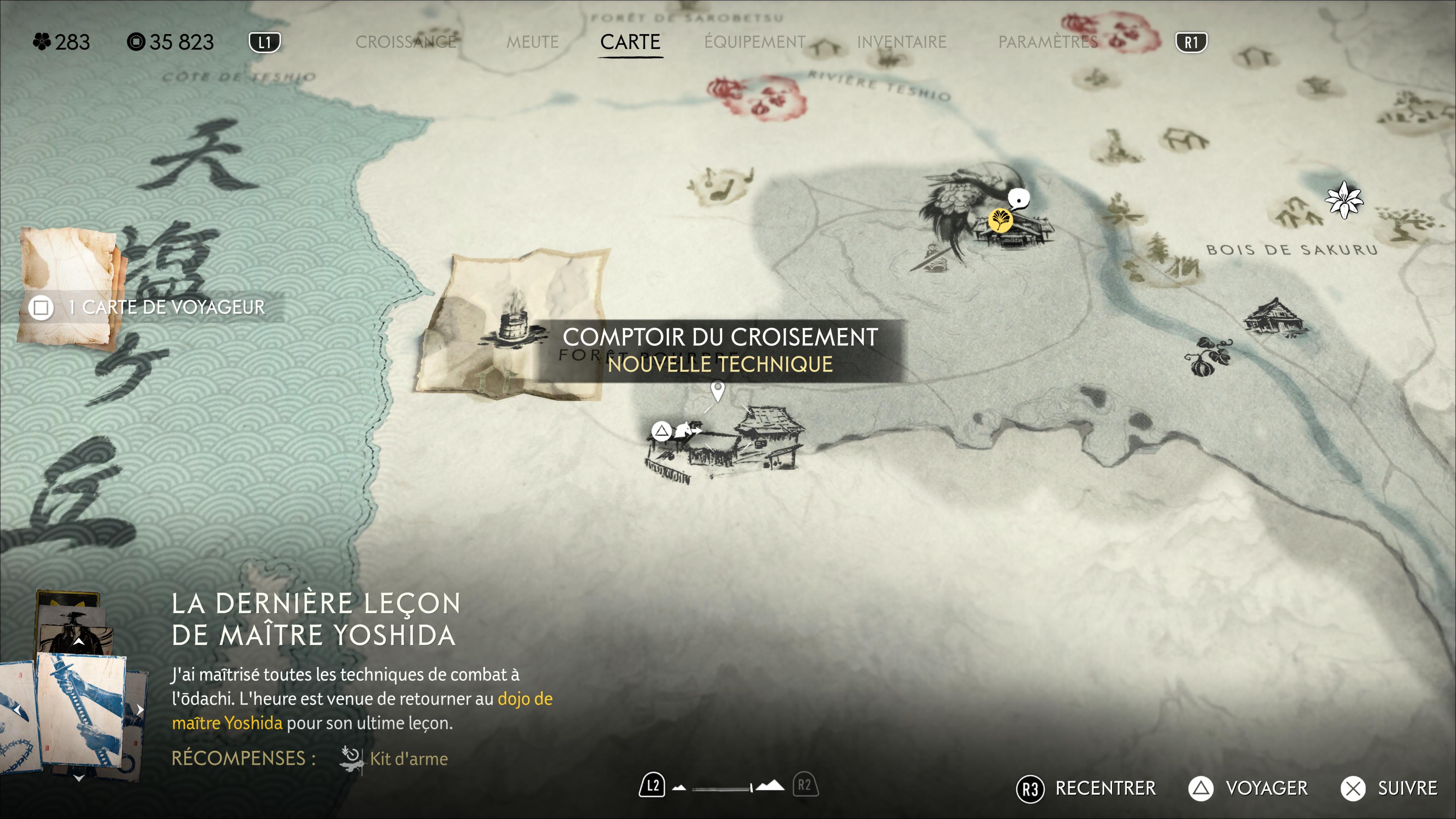Show the next quest card downward
1456x819 pixels.
[78, 778]
